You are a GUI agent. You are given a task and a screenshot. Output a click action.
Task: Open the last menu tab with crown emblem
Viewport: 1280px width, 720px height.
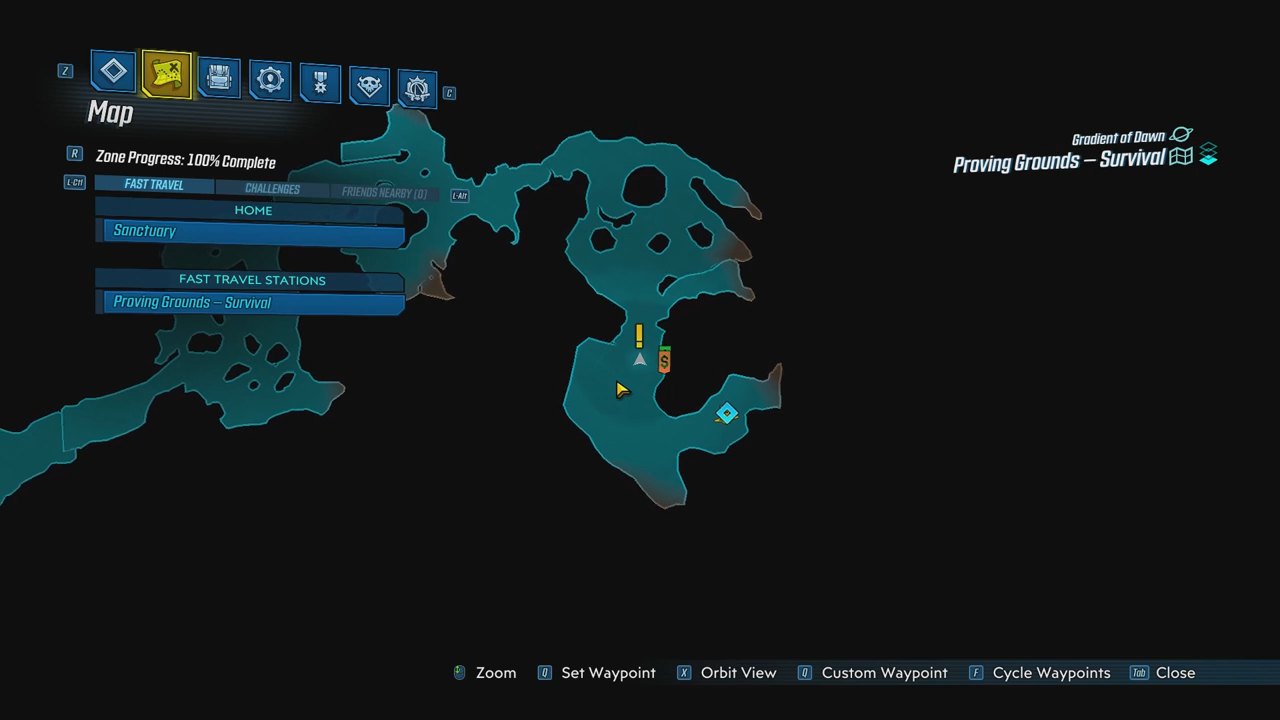(x=417, y=90)
